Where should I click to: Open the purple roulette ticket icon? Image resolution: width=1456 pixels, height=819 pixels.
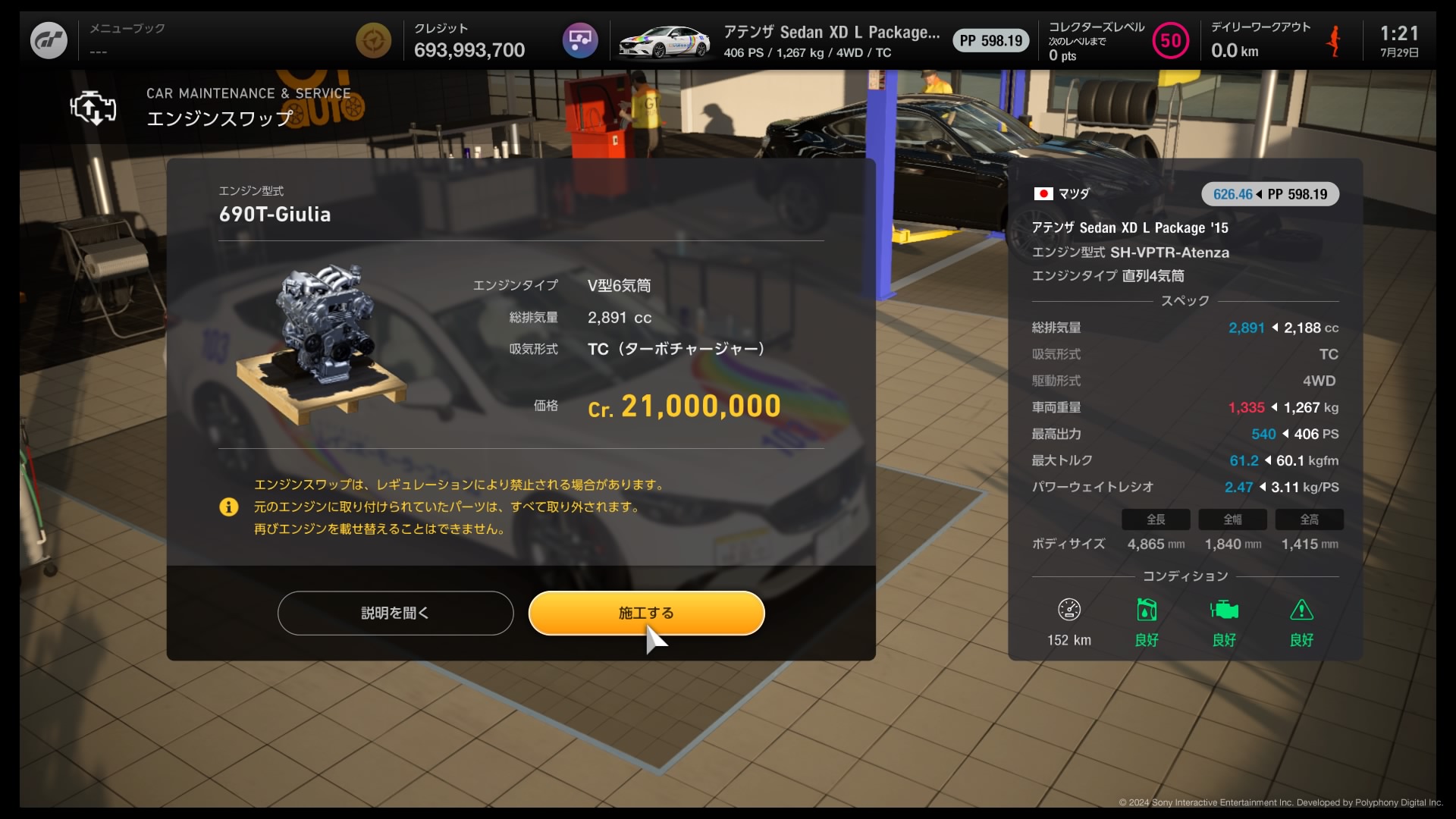coord(579,40)
